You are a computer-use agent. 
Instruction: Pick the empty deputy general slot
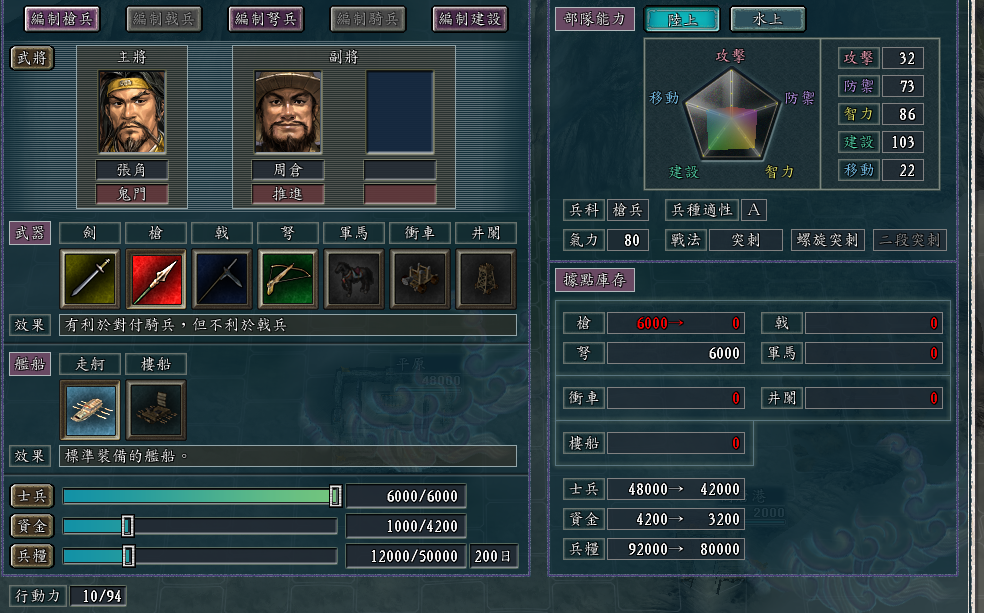[399, 111]
